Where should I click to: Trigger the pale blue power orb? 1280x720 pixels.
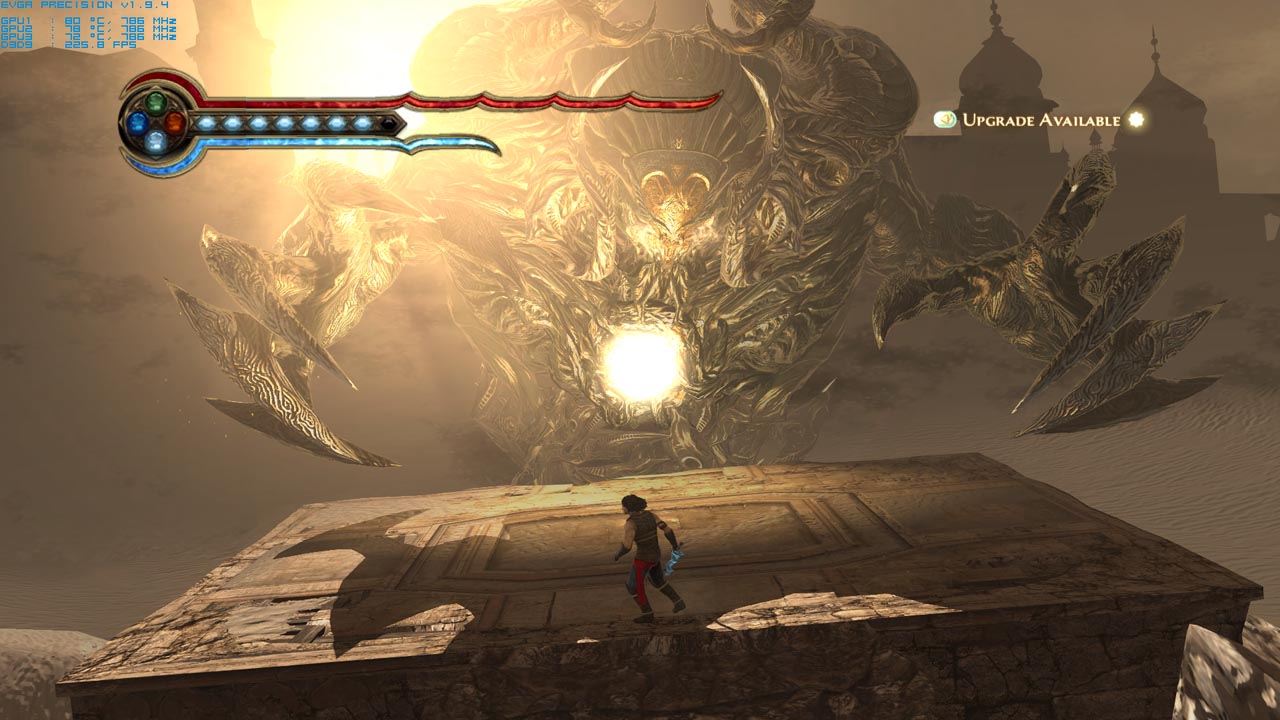155,142
